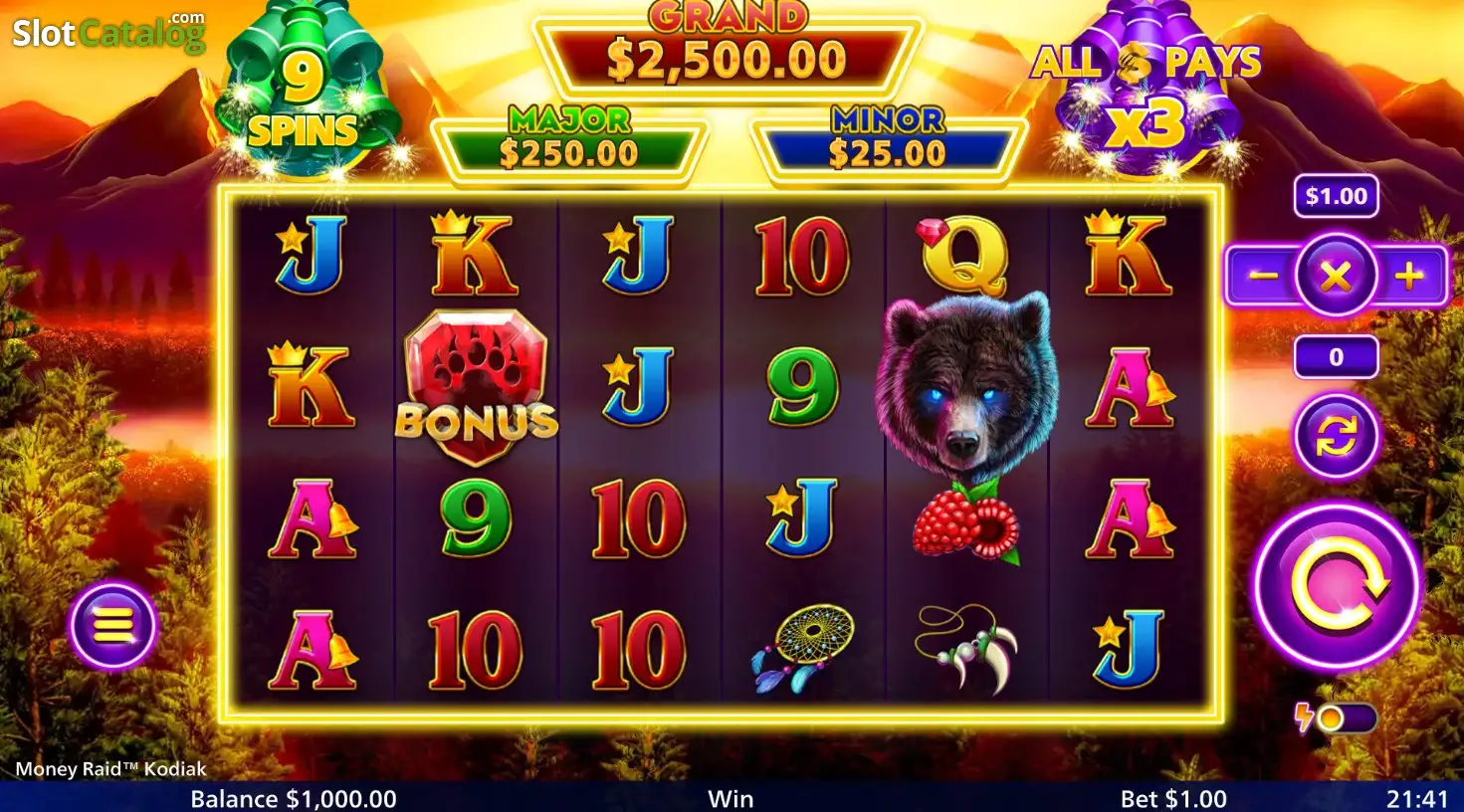Open the hamburger menu
The height and width of the screenshot is (812, 1464).
(112, 625)
